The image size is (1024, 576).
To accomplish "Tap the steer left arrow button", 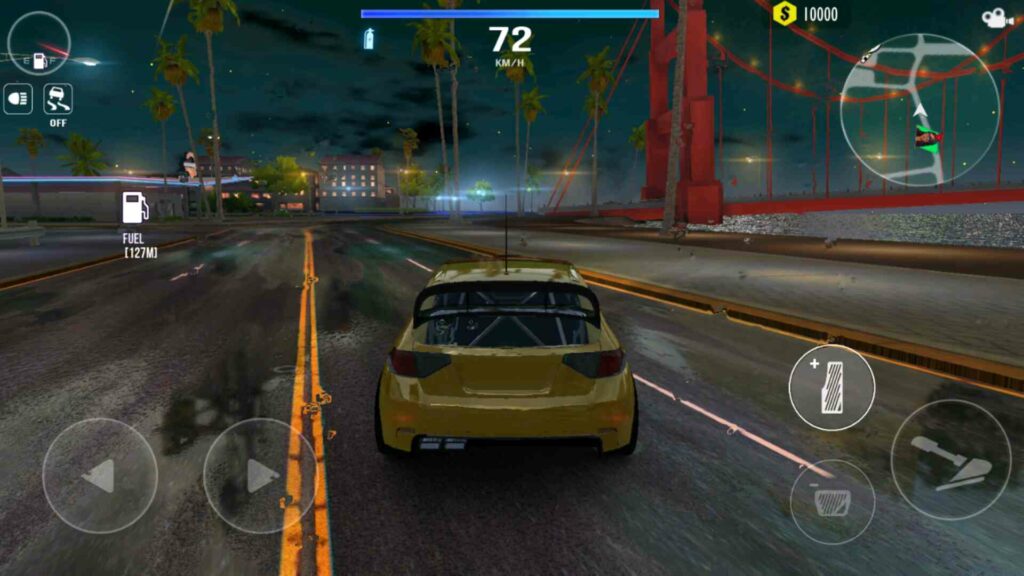I will [x=99, y=476].
